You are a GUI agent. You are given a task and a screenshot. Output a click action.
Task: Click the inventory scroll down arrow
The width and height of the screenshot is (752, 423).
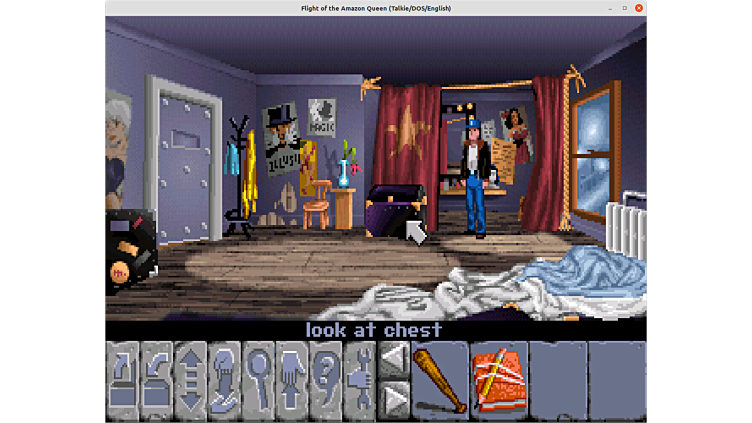point(393,401)
